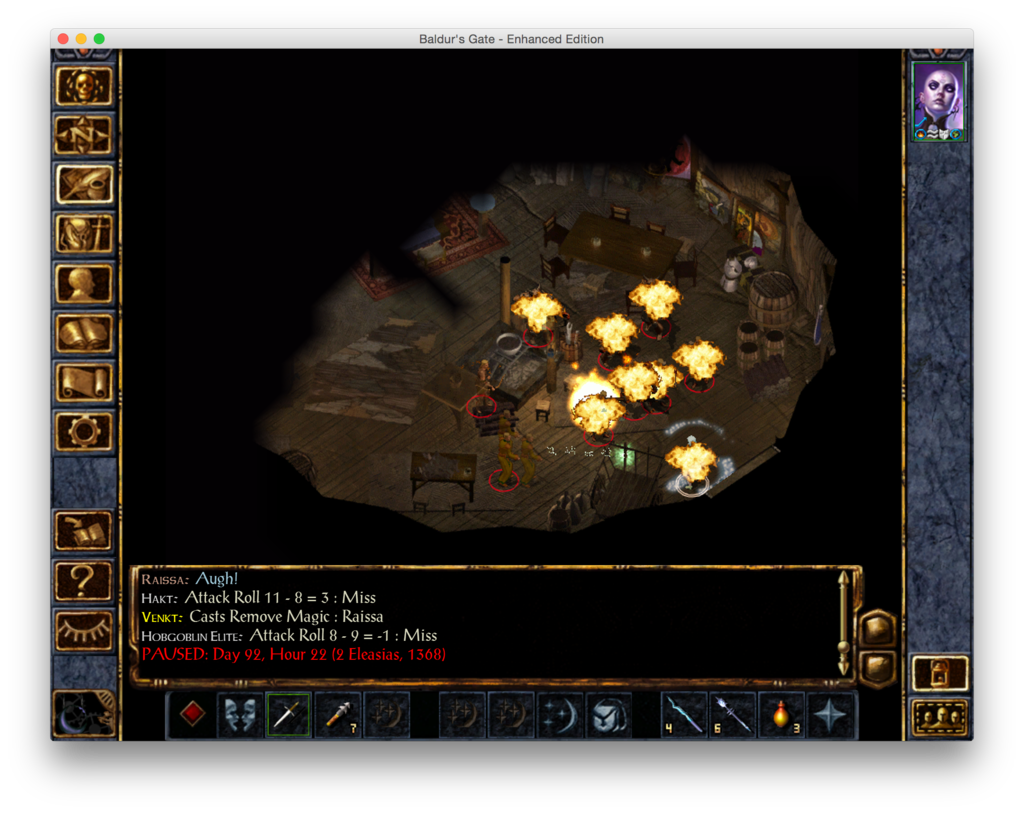Viewport: 1024px width, 813px height.
Task: Open the priest scroll icon
Action: (x=84, y=381)
